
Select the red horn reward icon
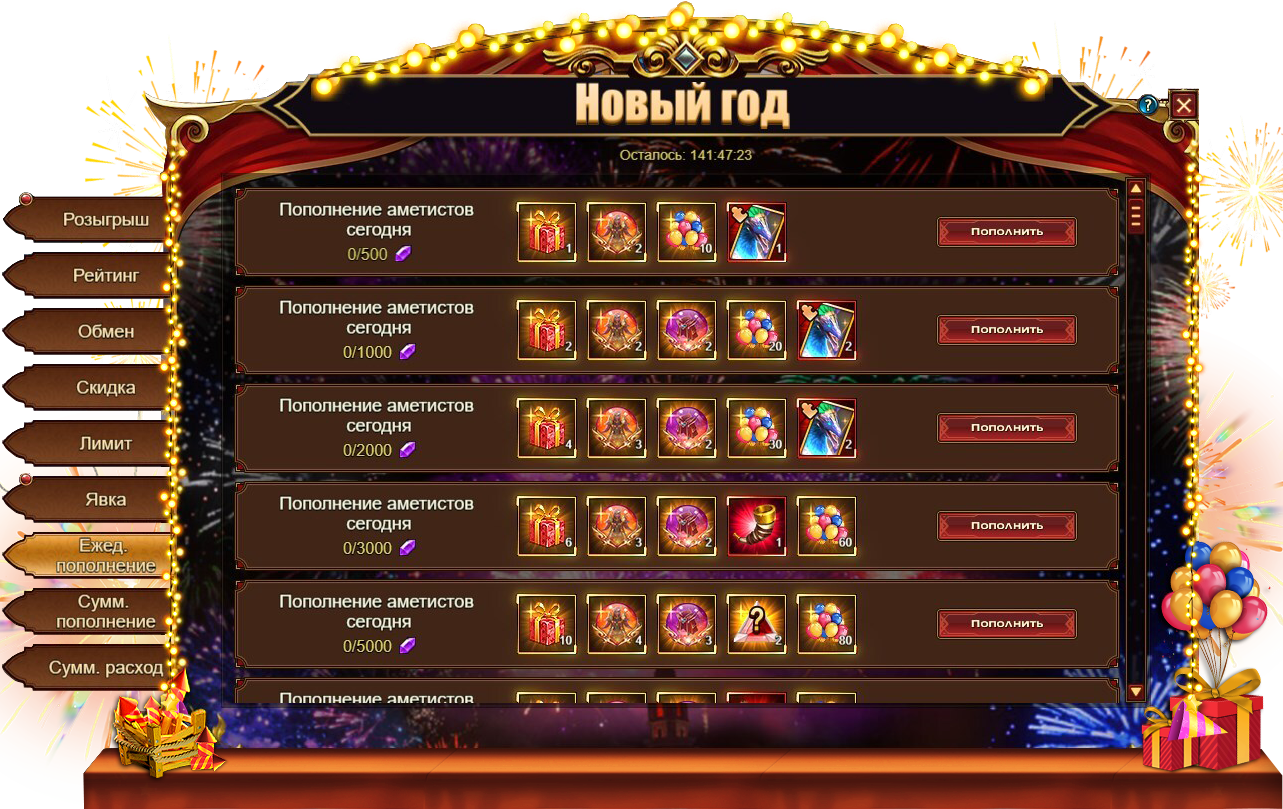[756, 526]
